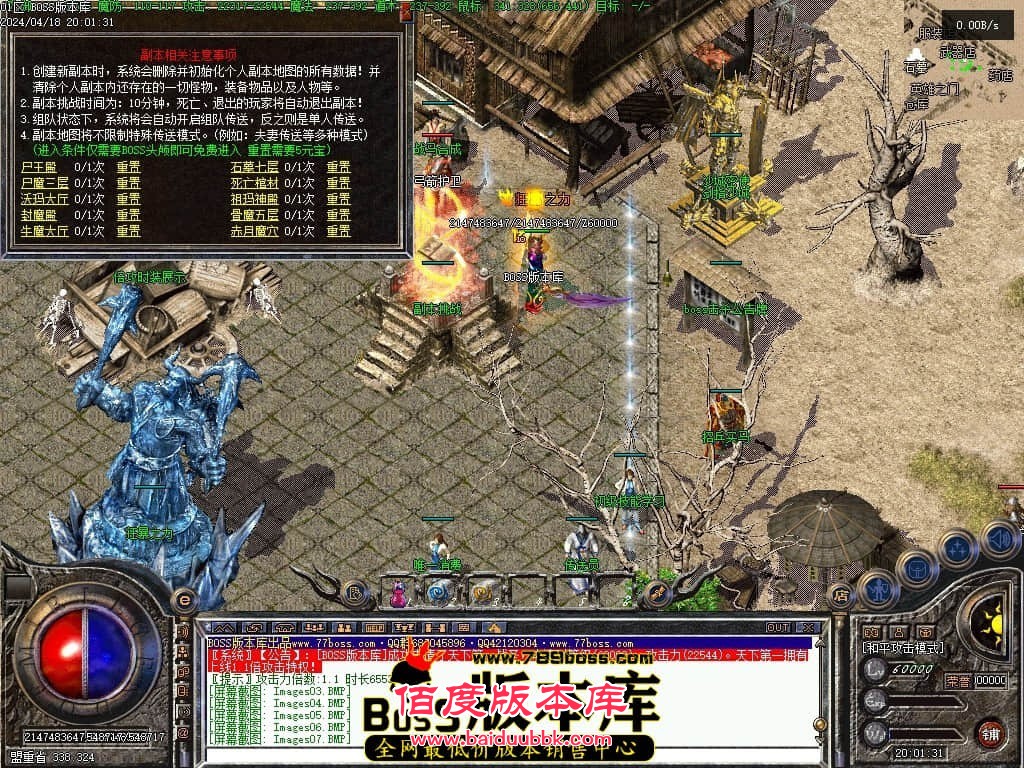Click the OUT button on chat bar
Viewport: 1024px width, 768px height.
tap(777, 628)
